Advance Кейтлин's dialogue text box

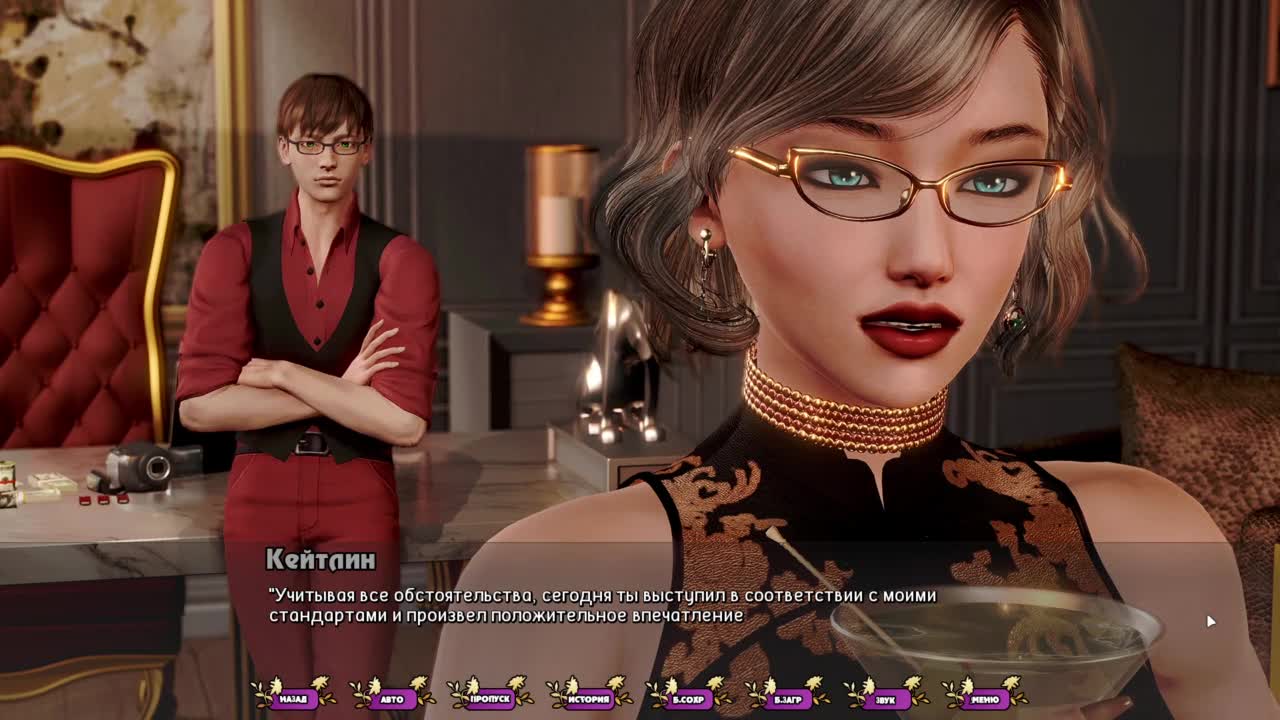[640, 606]
